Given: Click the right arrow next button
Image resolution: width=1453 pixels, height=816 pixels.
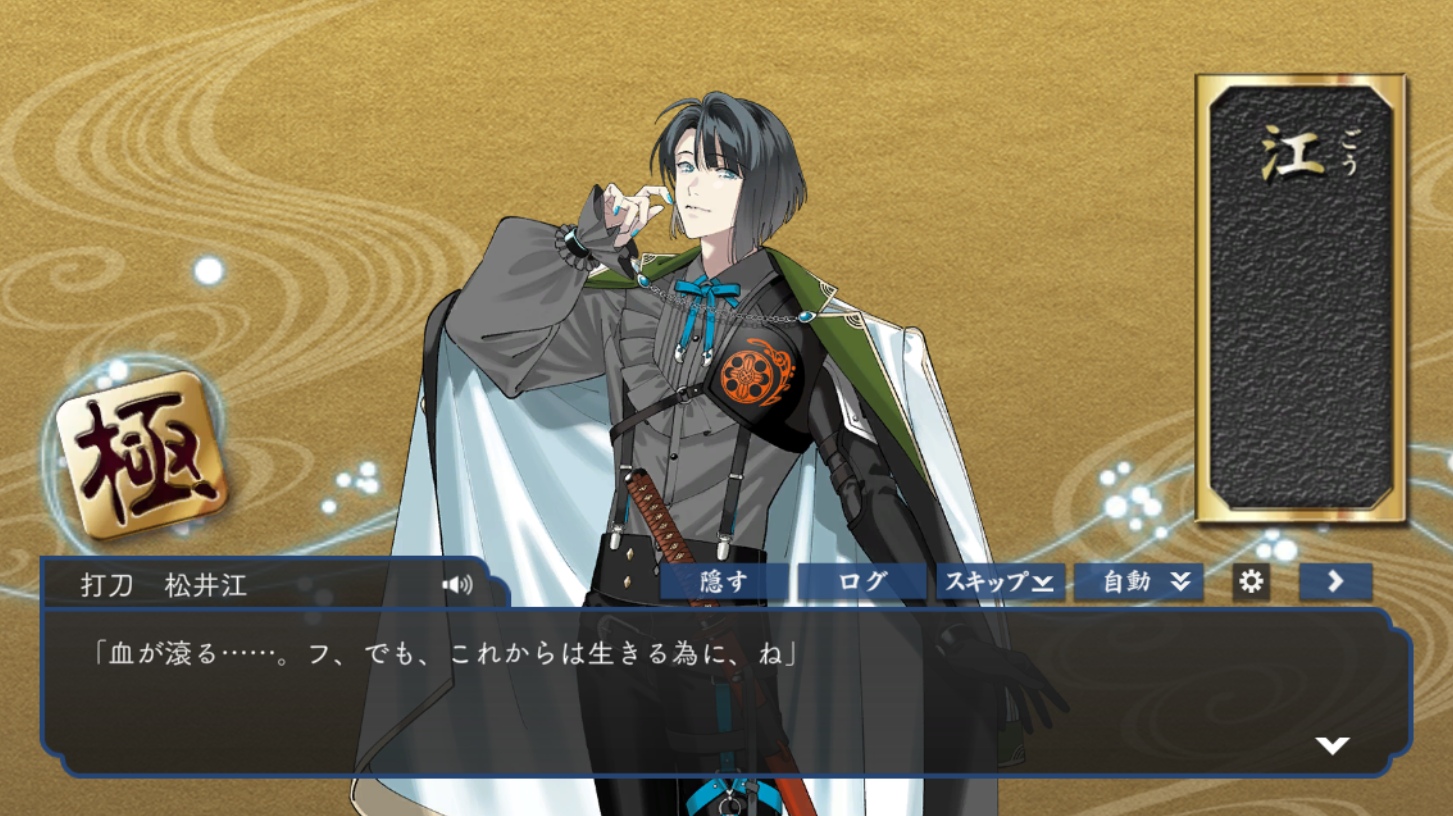Looking at the screenshot, I should (1335, 582).
